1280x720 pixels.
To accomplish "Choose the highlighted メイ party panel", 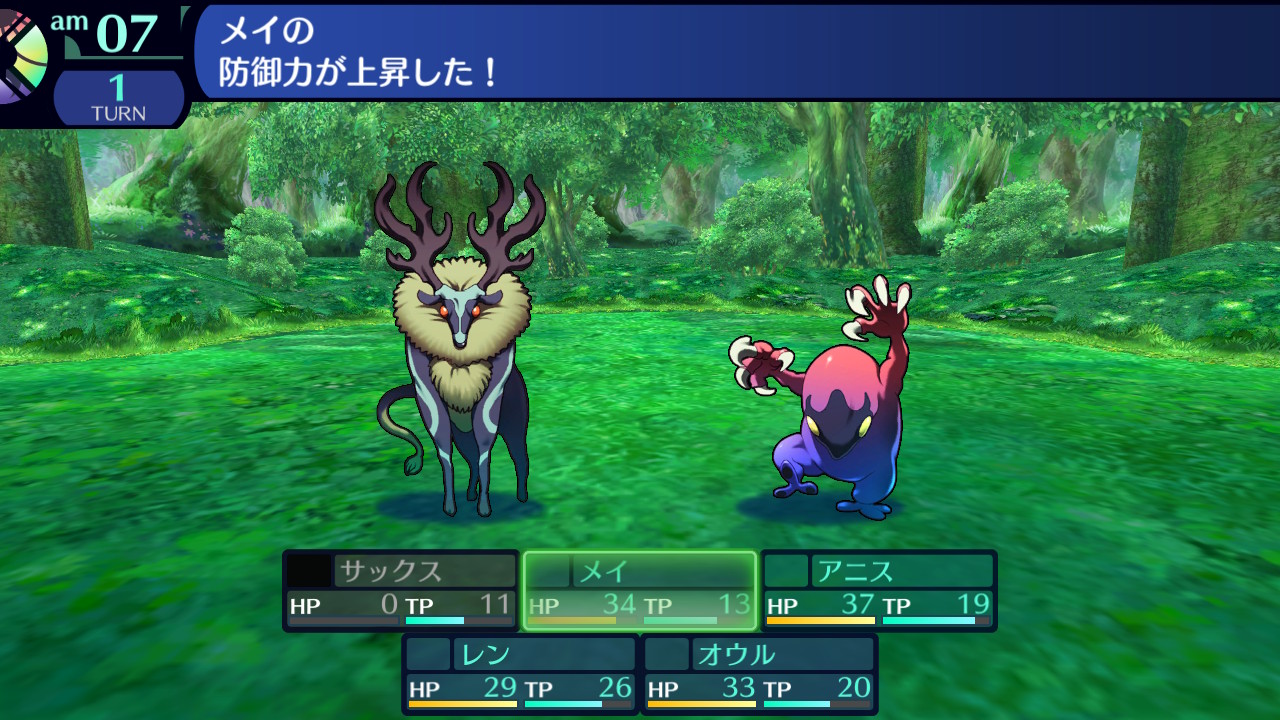I will (640, 590).
